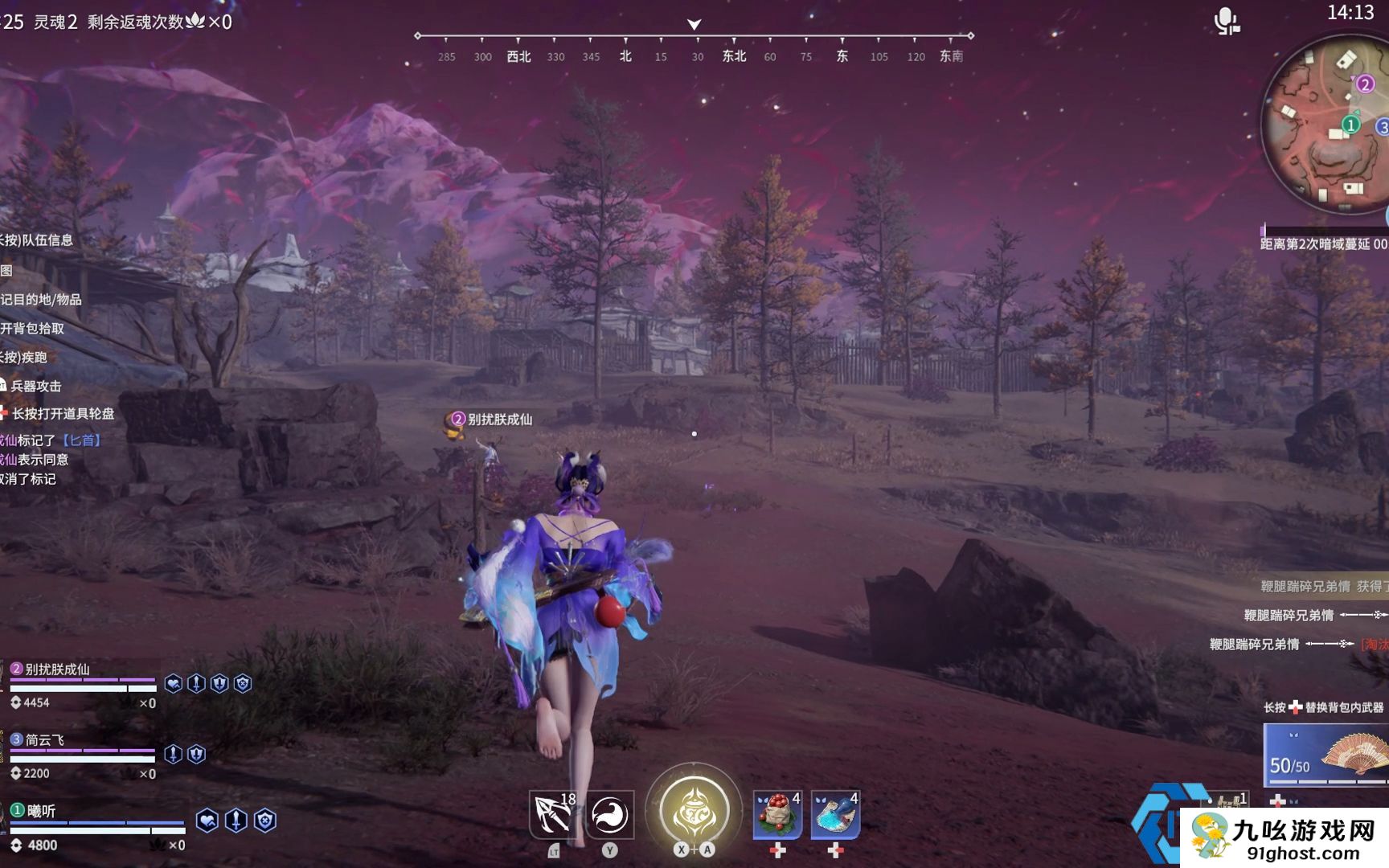
Task: Select teammate 别扰朕成仙 in the squad list
Action: coord(58,669)
